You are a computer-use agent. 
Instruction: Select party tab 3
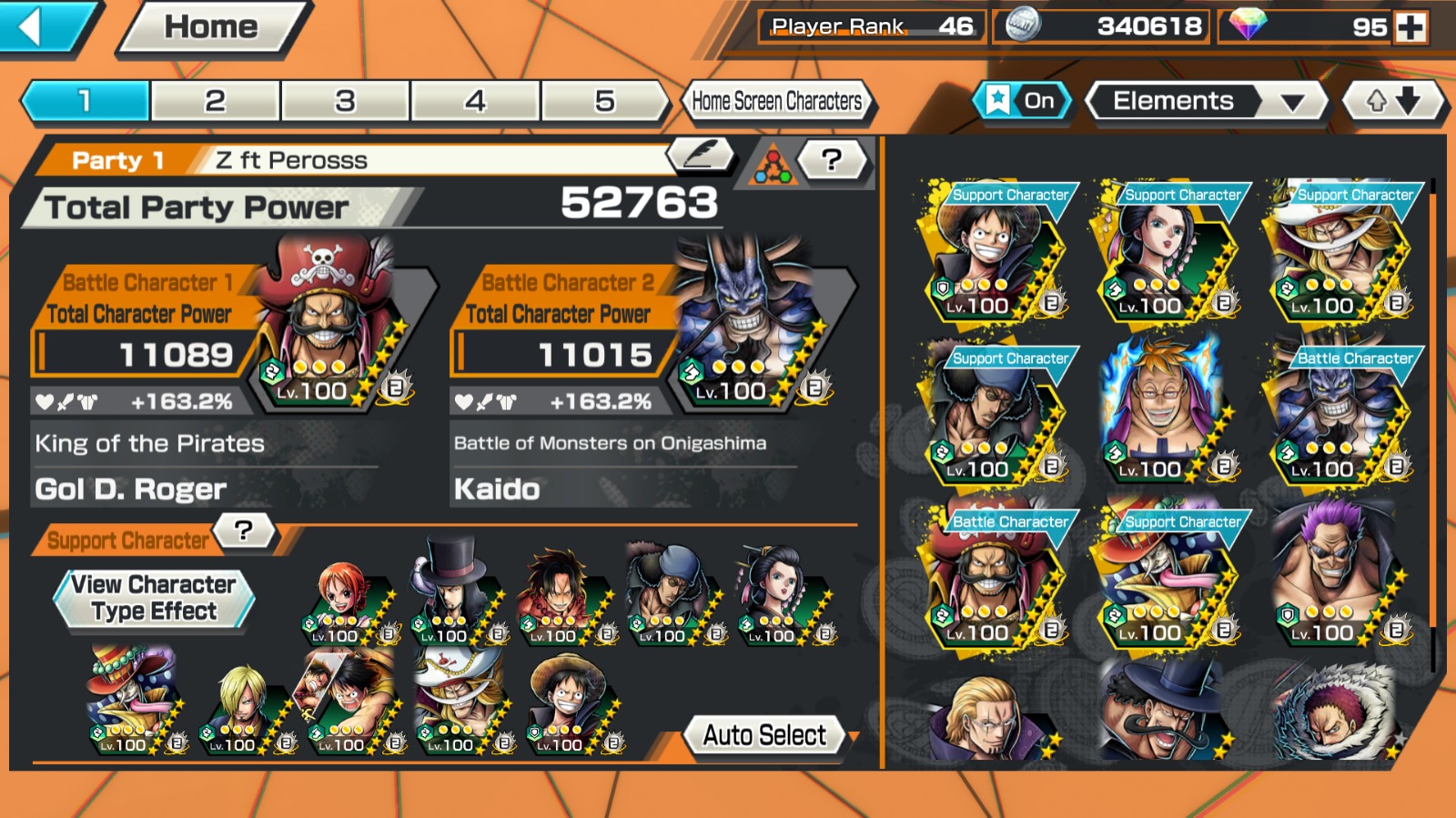point(345,101)
